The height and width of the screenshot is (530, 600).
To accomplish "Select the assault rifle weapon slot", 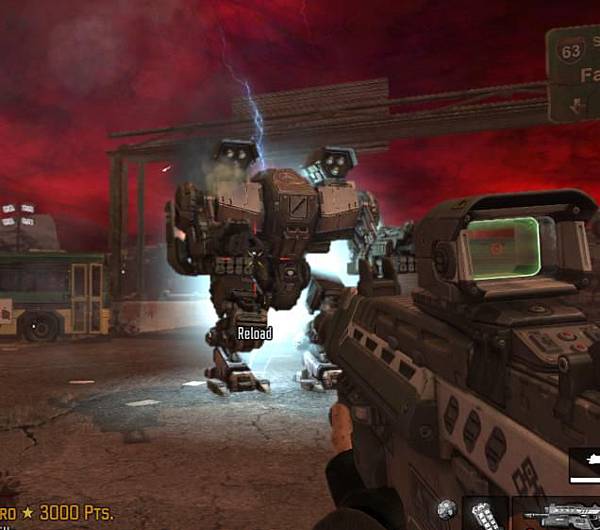I will click(558, 514).
